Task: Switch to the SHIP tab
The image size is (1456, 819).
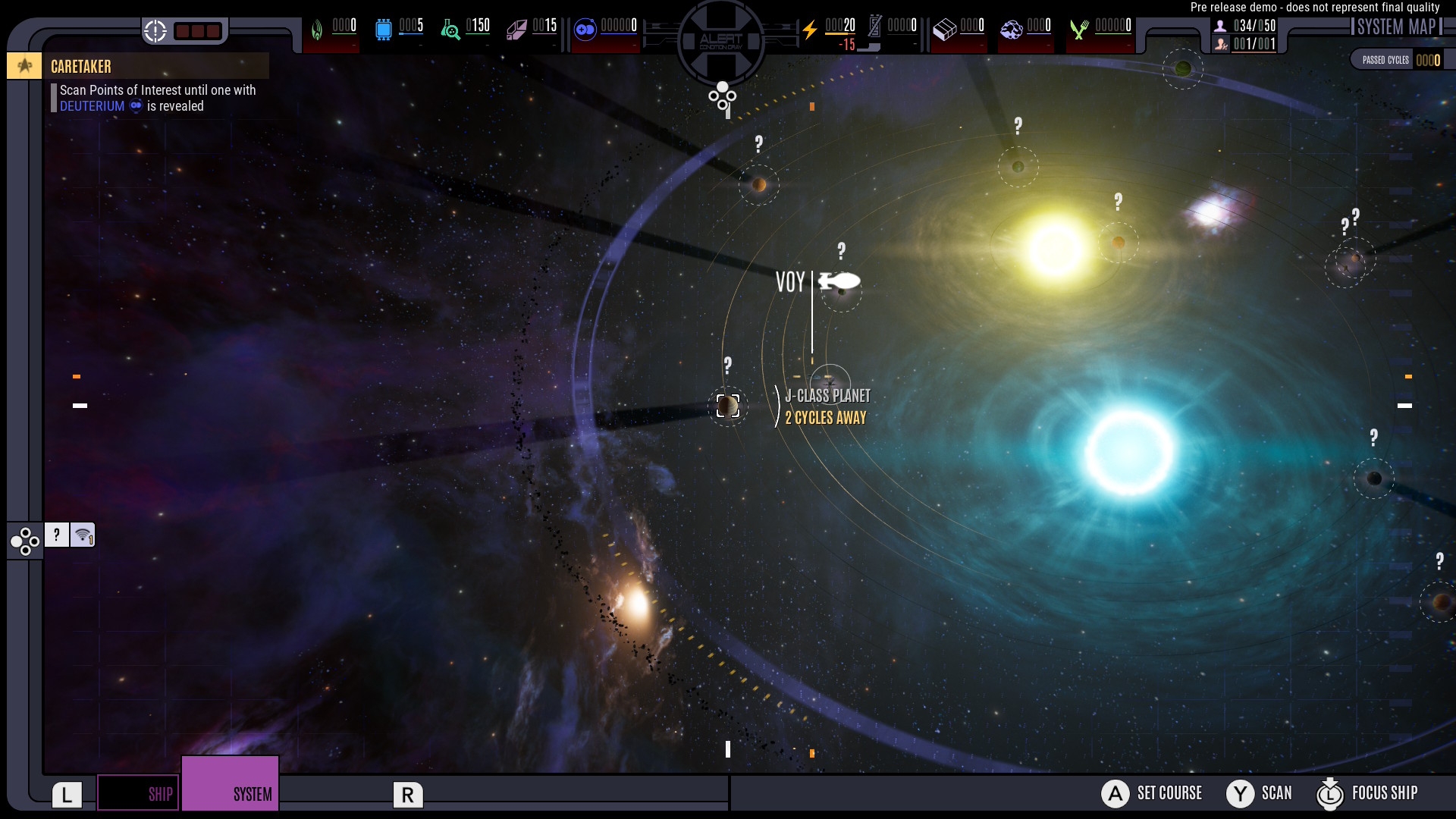Action: point(139,793)
